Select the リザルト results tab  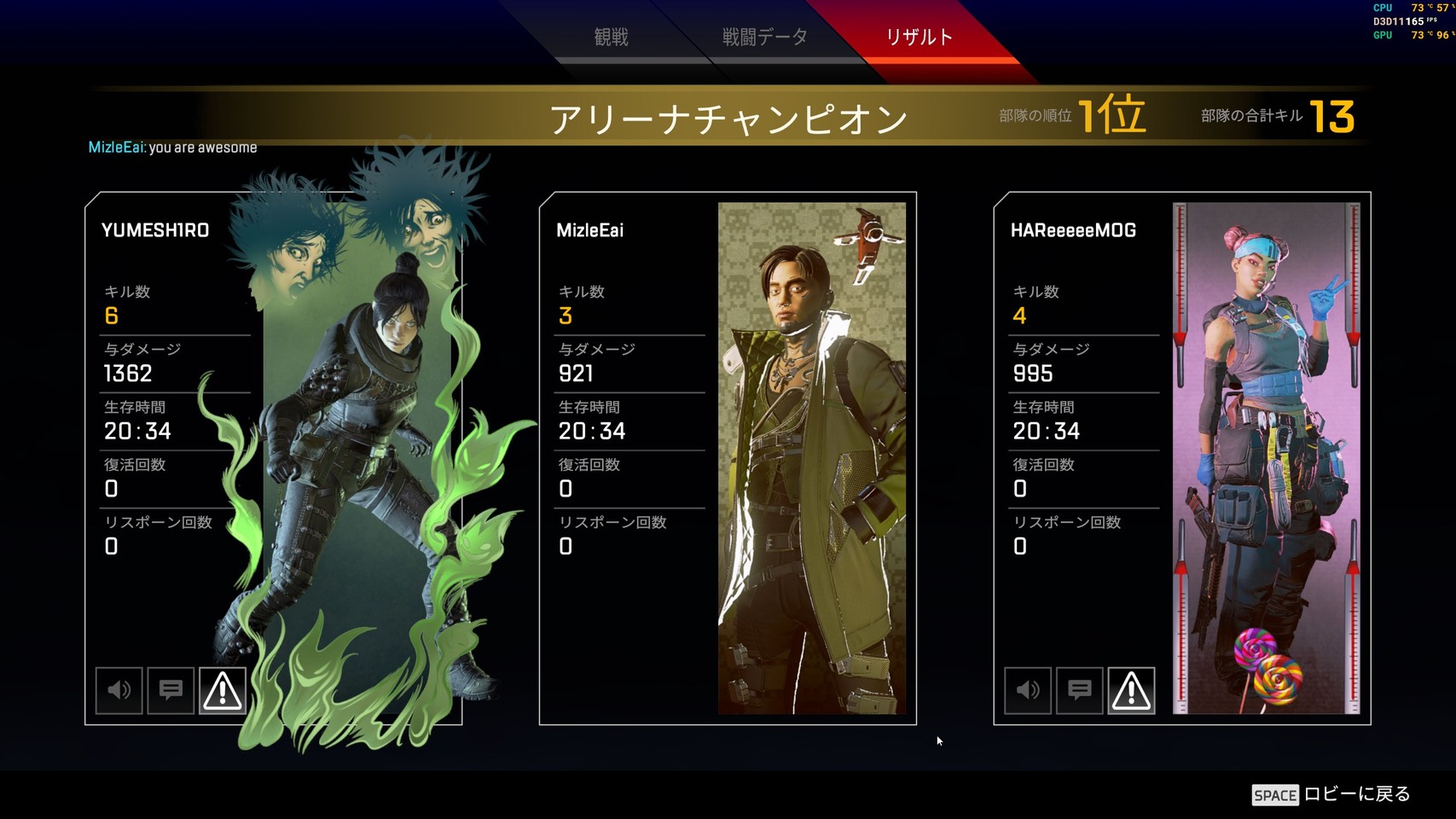click(x=919, y=37)
